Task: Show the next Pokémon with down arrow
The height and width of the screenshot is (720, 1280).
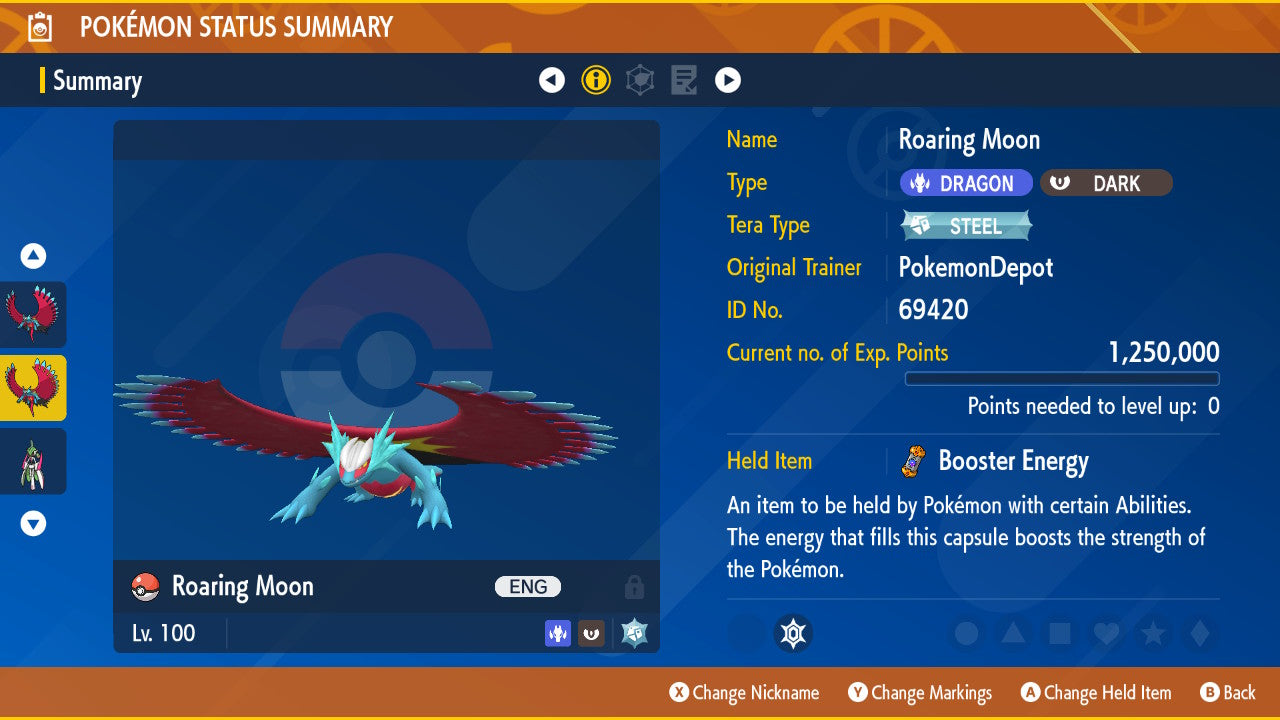Action: (x=33, y=523)
